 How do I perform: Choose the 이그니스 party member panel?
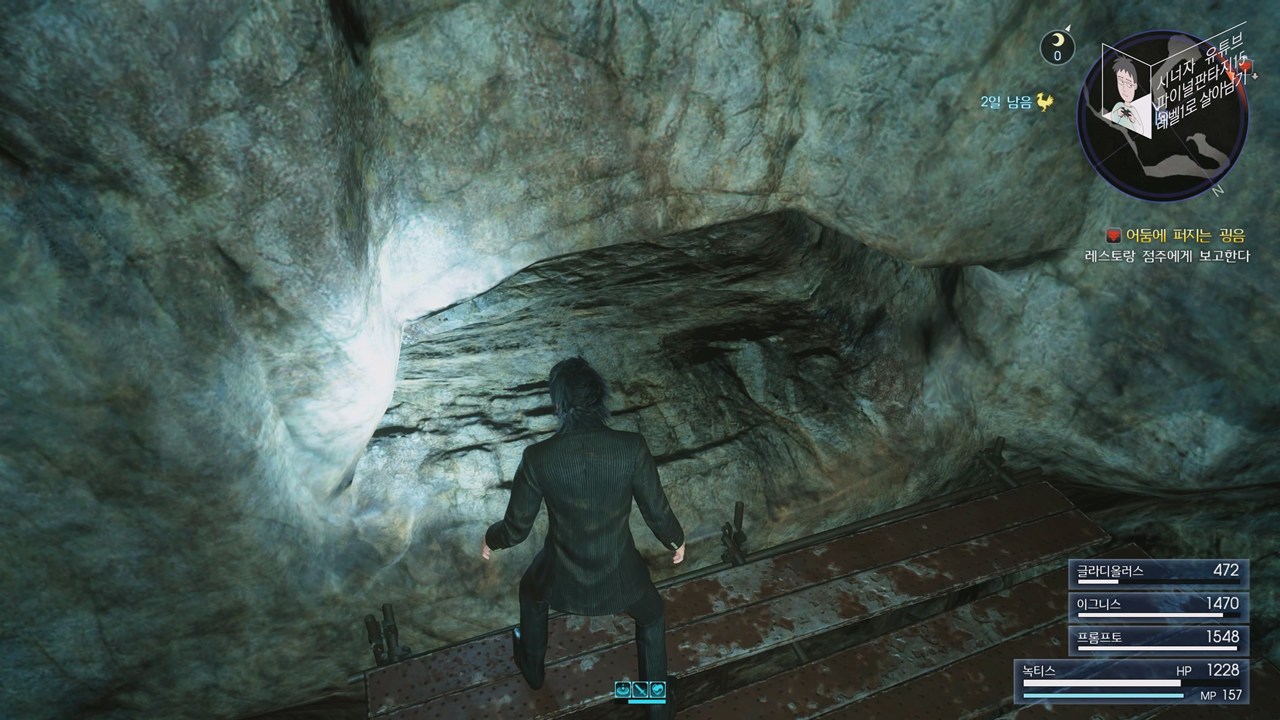click(x=1158, y=605)
